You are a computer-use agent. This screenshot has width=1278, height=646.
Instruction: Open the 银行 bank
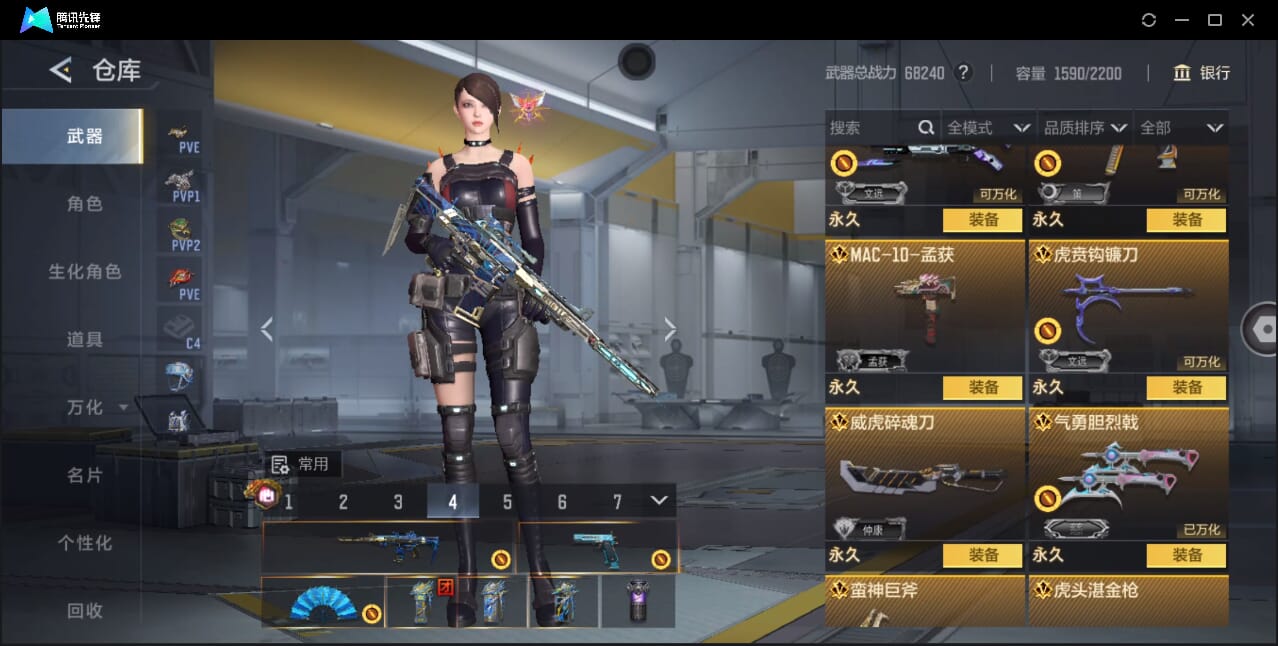click(x=1202, y=73)
